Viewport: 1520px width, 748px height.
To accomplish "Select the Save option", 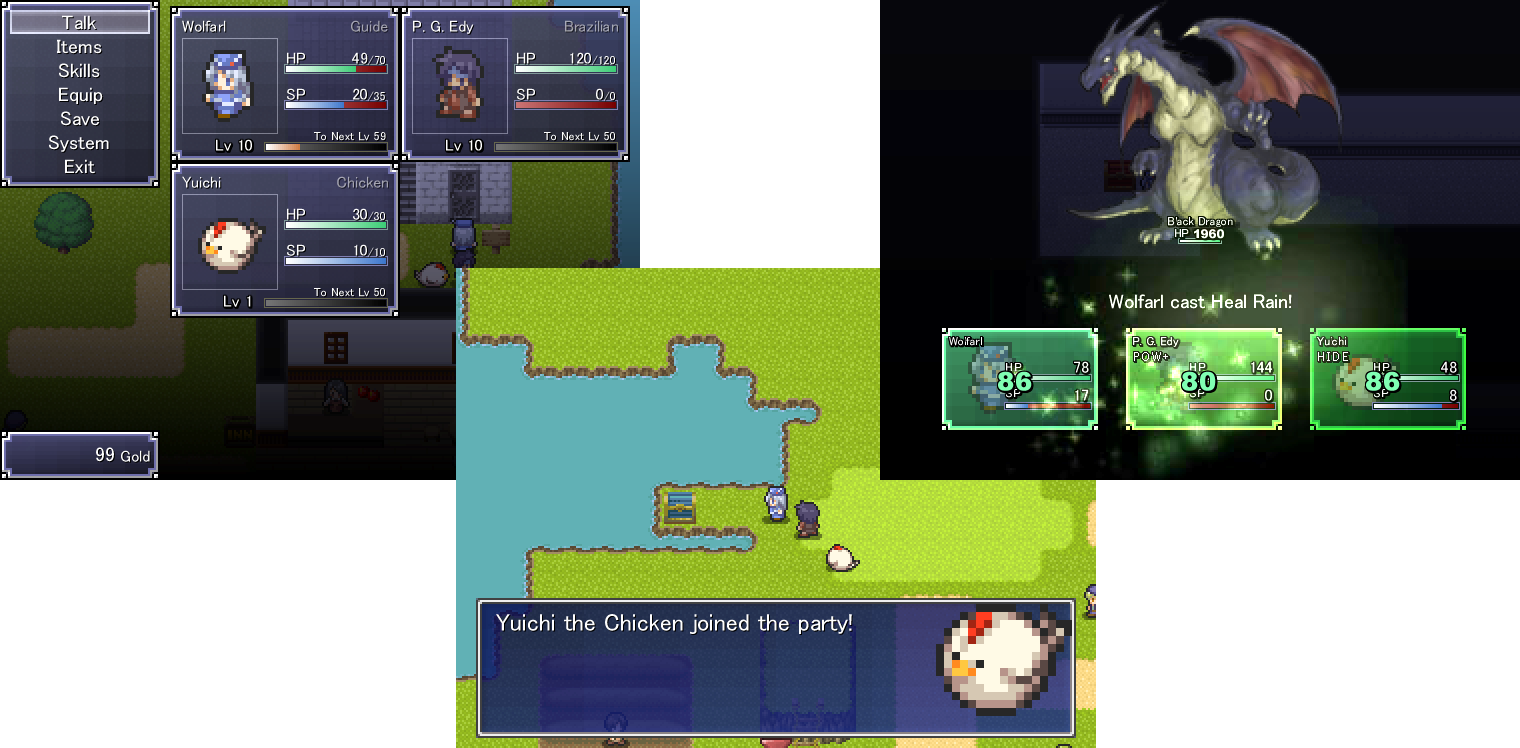I will coord(79,118).
